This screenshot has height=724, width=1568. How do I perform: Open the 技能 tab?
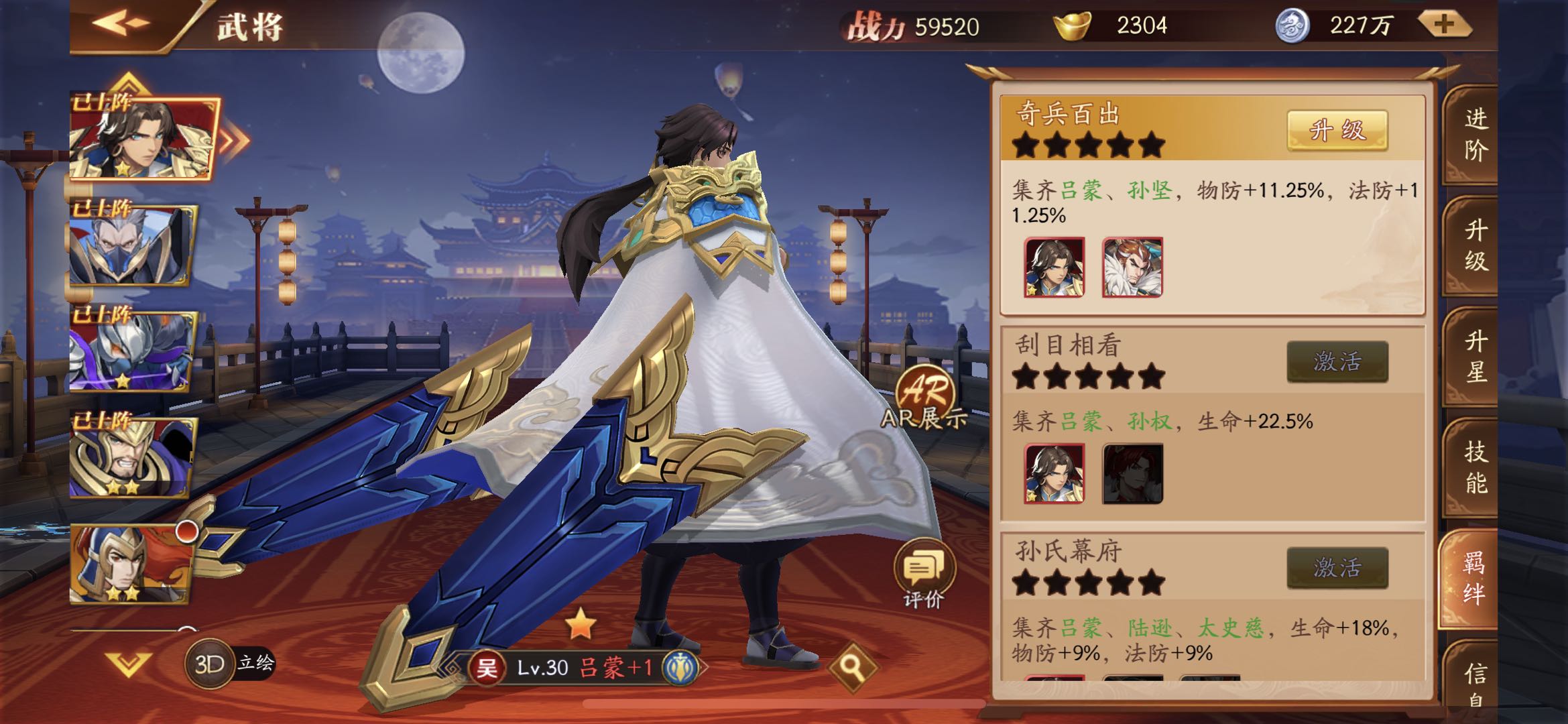pyautogui.click(x=1475, y=467)
